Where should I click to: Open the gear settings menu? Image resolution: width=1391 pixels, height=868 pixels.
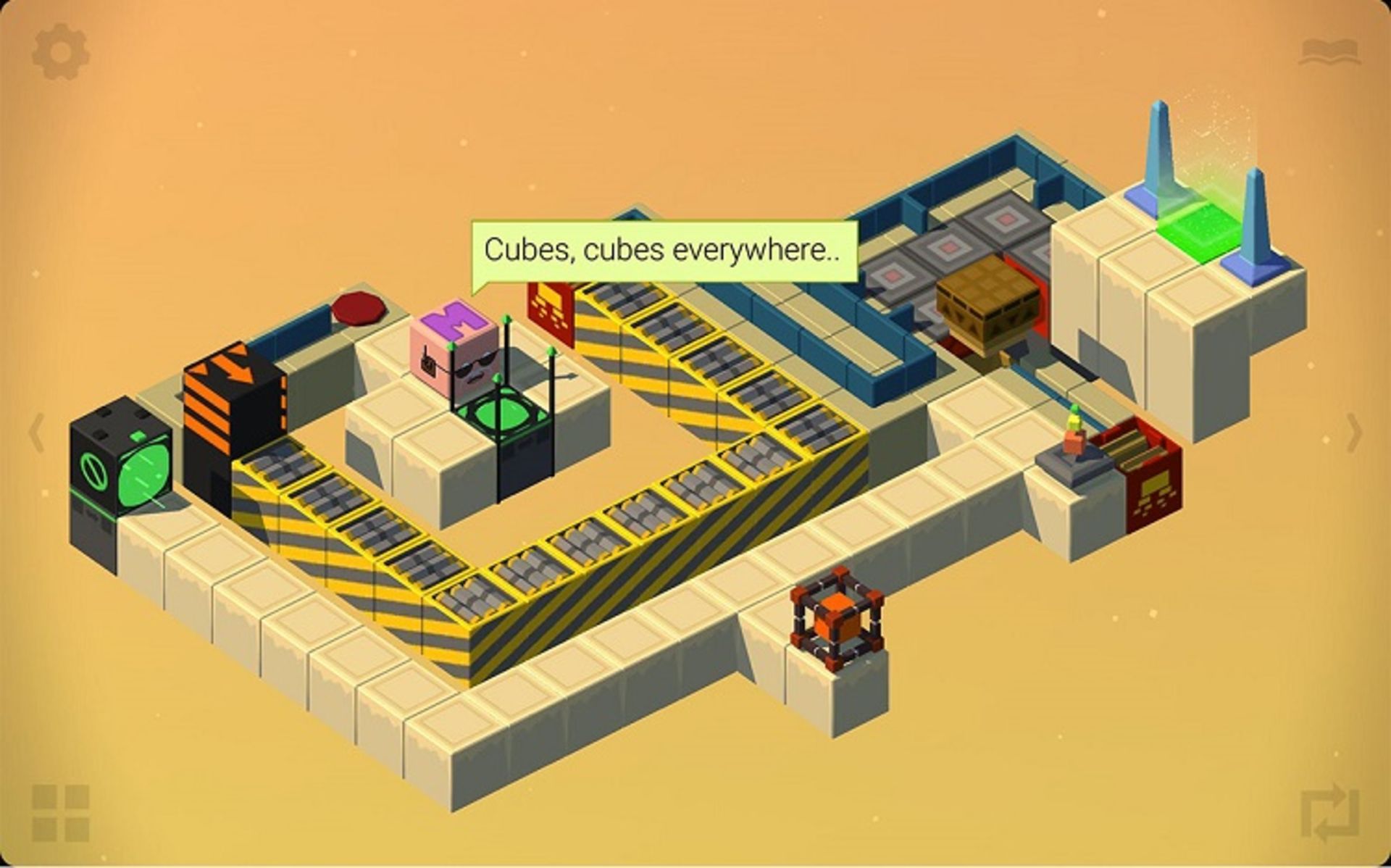pos(61,51)
